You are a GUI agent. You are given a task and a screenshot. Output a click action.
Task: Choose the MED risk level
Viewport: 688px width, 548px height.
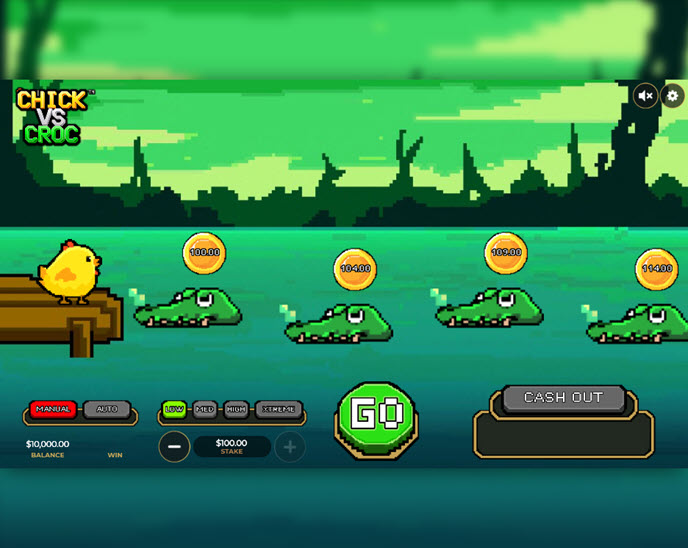point(205,409)
